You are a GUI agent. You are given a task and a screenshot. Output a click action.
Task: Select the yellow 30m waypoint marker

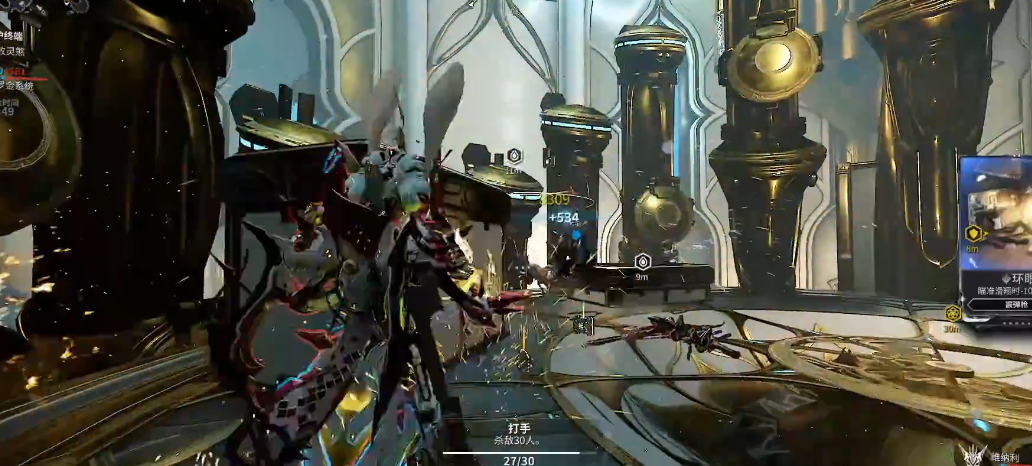coord(952,314)
